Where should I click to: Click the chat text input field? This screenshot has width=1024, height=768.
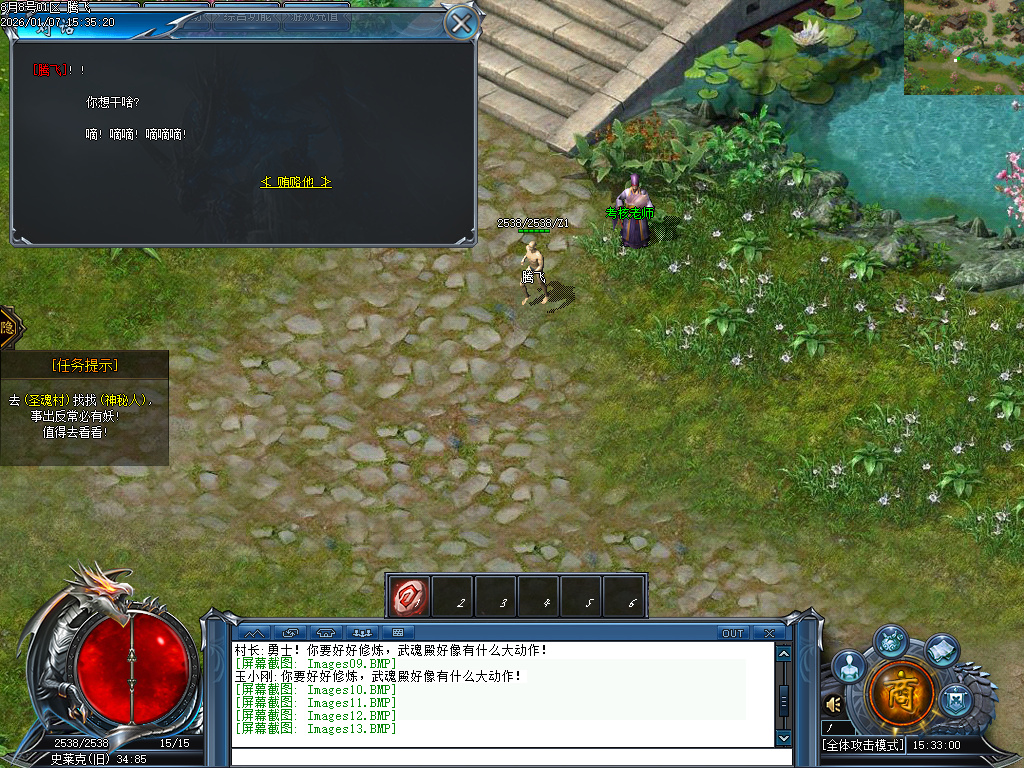(500, 755)
